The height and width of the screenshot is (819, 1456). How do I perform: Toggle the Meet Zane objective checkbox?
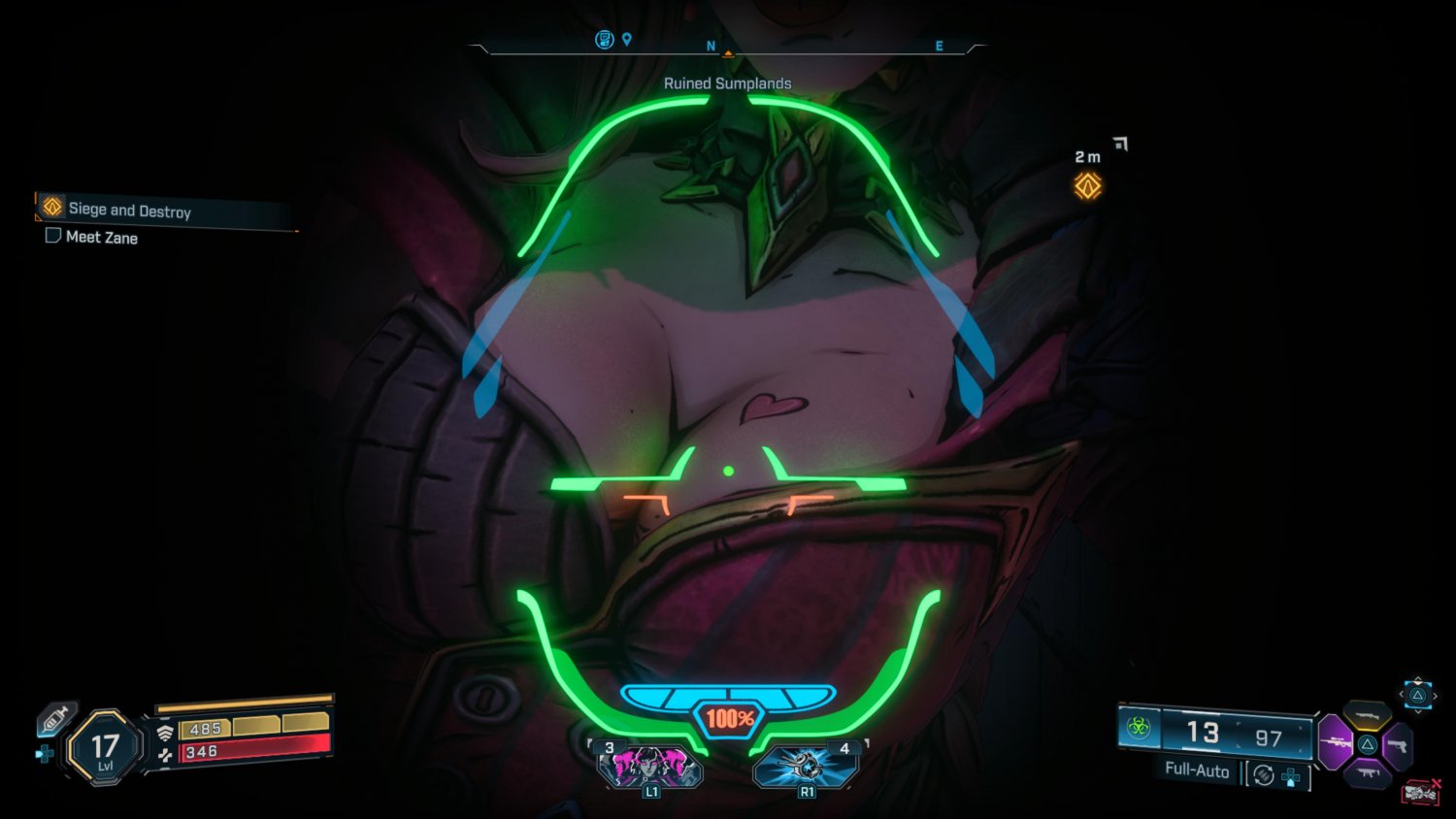click(x=53, y=235)
